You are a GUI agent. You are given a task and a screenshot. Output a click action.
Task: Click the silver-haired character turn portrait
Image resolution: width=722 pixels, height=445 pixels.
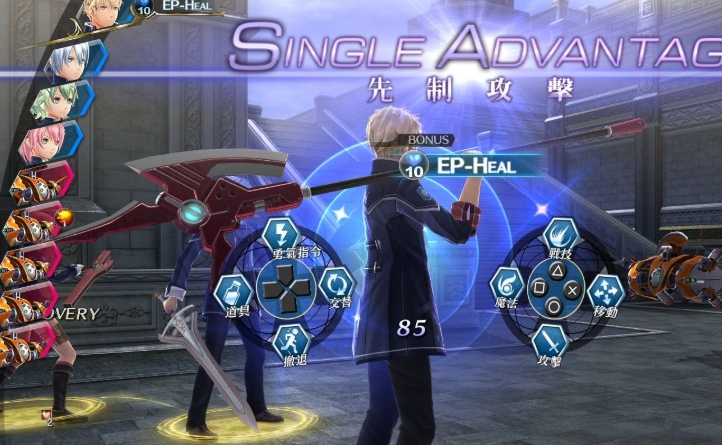[68, 58]
